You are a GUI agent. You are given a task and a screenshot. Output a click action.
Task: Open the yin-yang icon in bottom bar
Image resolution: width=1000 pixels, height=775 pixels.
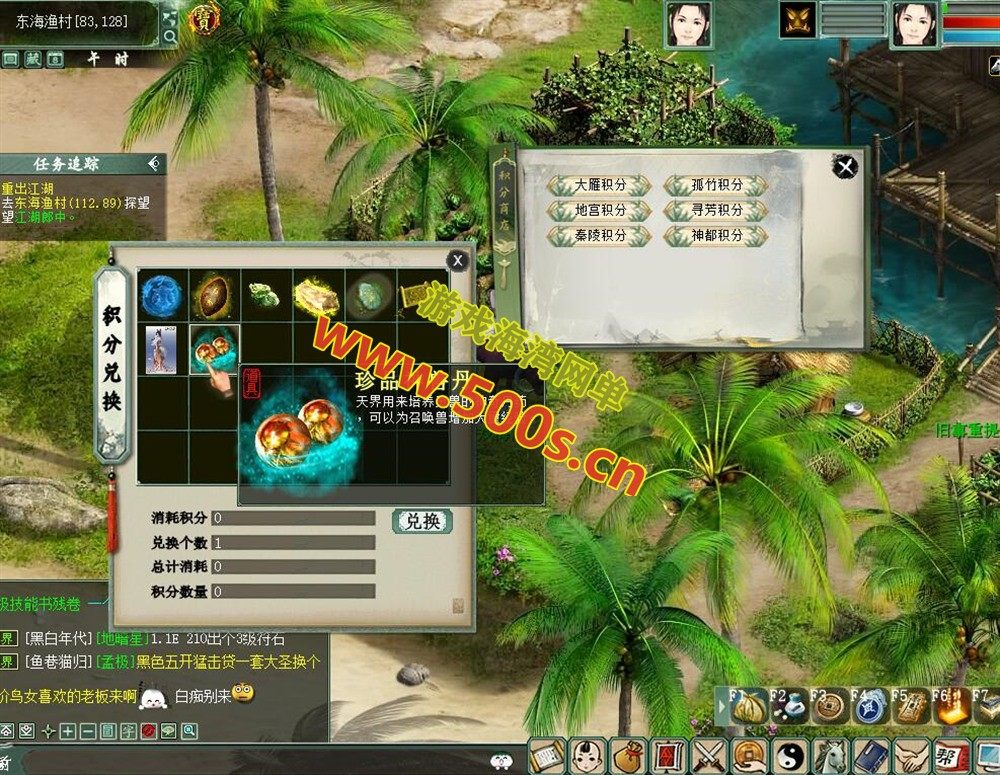click(x=788, y=755)
